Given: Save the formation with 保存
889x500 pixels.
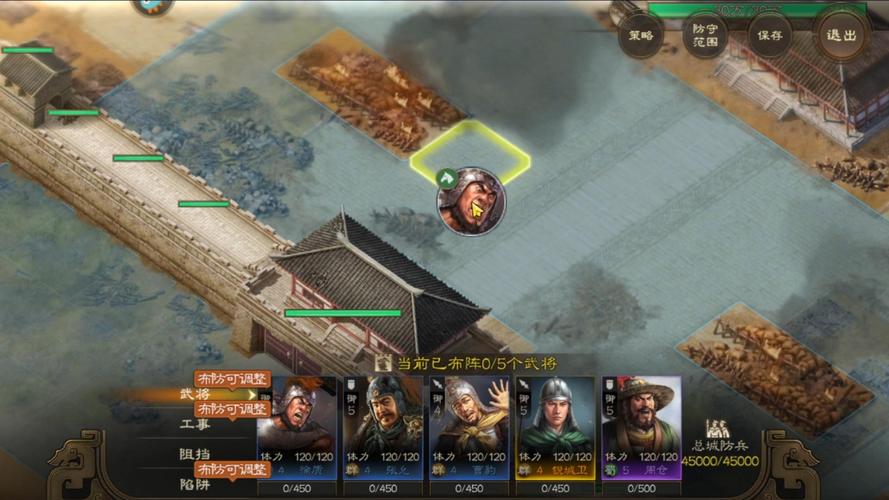Looking at the screenshot, I should [770, 35].
